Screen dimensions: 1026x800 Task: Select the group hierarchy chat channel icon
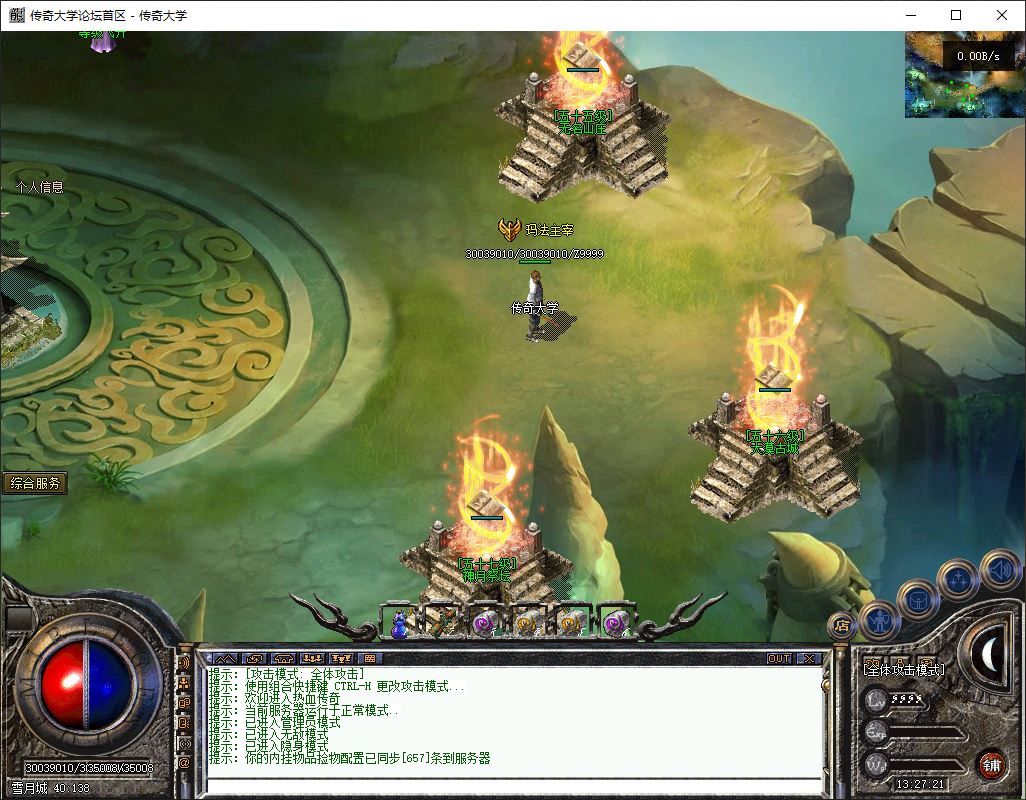[184, 682]
